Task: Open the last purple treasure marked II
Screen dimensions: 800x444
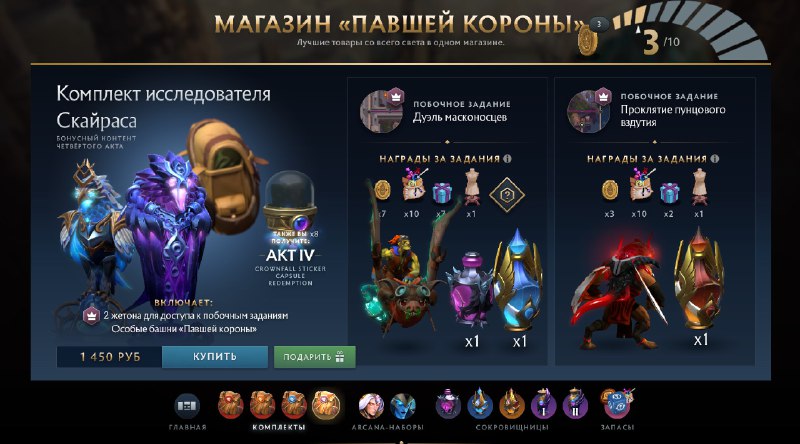Action: click(575, 405)
